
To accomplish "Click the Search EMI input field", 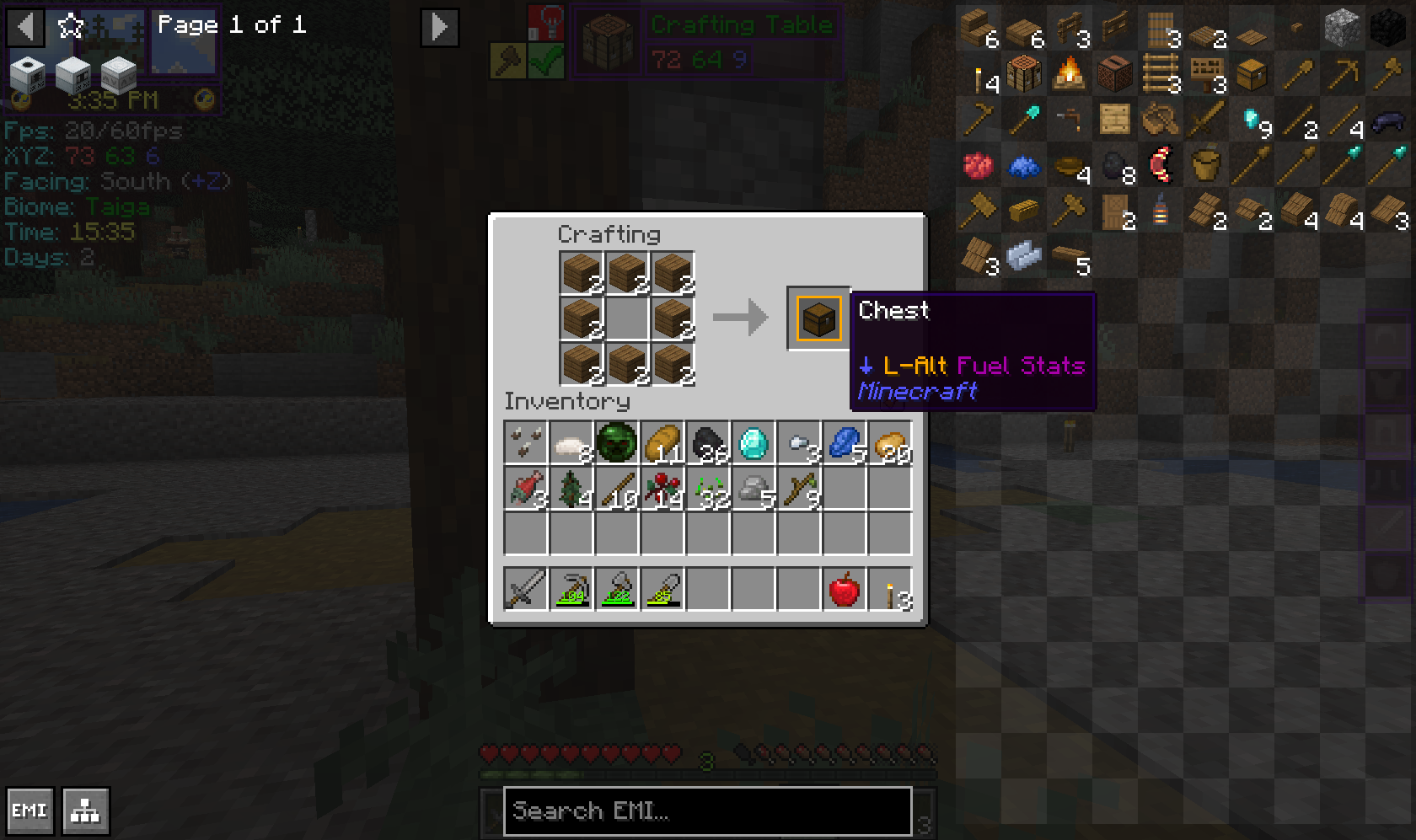I will click(706, 811).
